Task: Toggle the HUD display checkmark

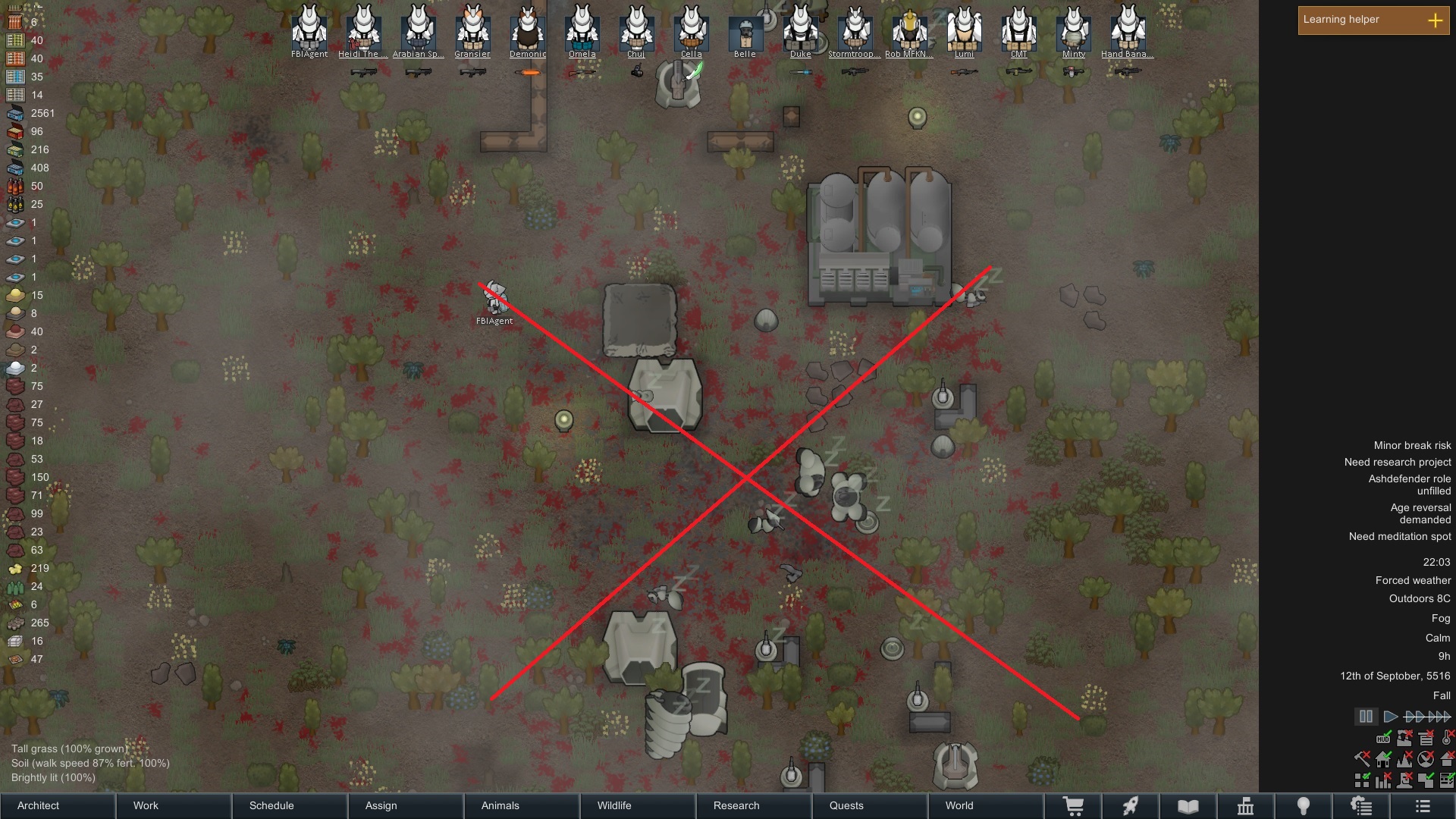Action: click(x=1383, y=739)
